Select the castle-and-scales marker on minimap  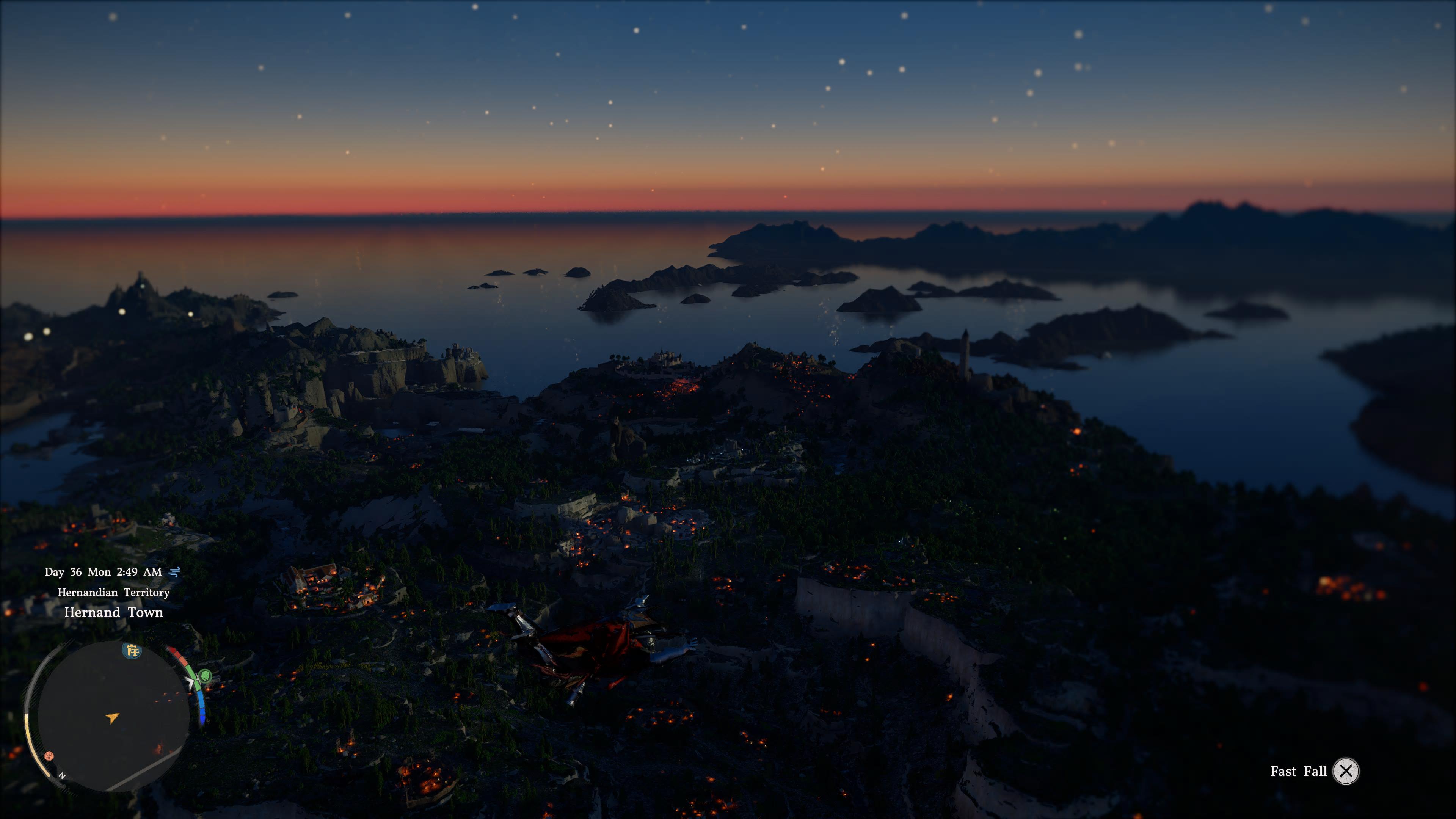pos(132,651)
